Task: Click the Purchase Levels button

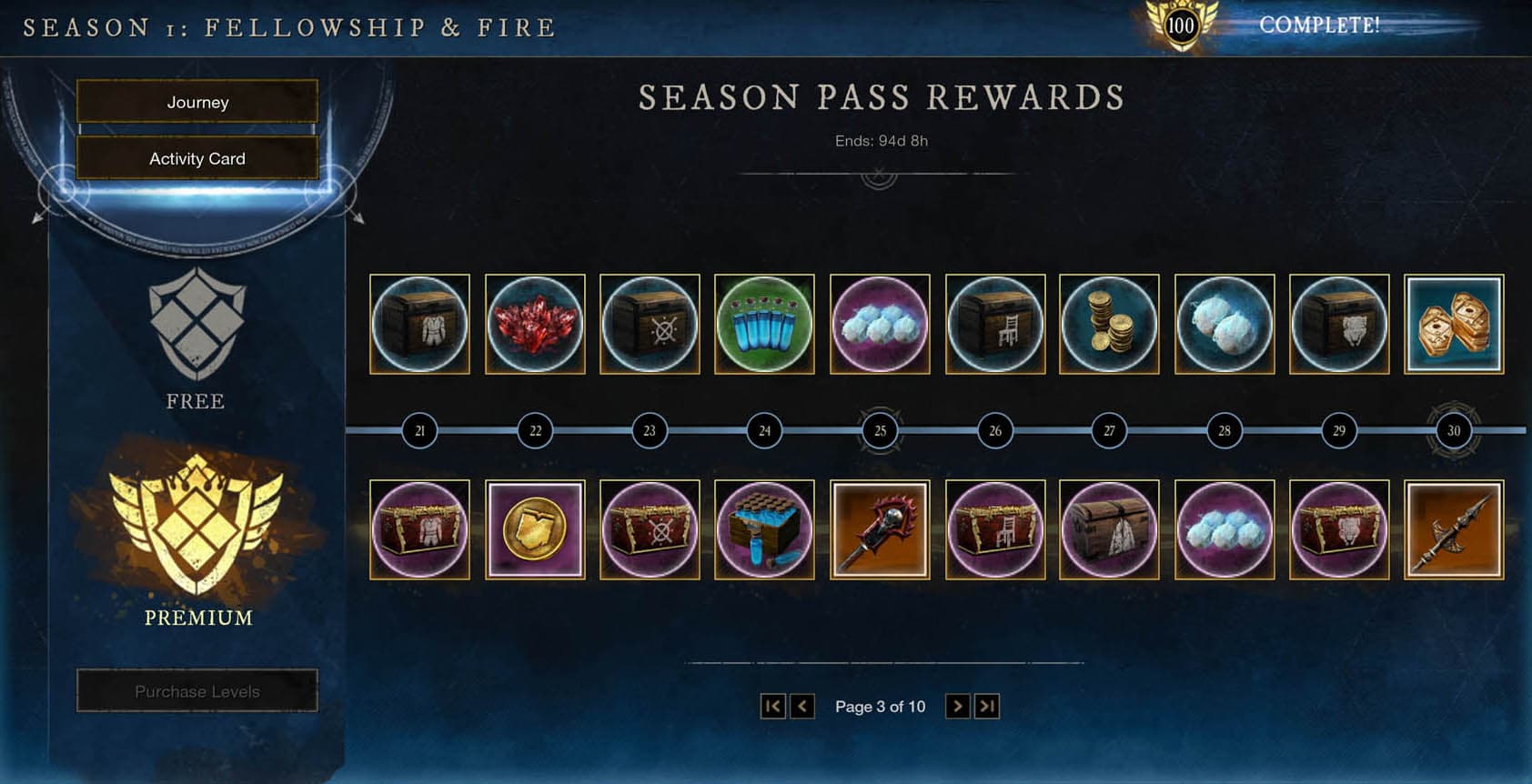Action: [x=197, y=690]
